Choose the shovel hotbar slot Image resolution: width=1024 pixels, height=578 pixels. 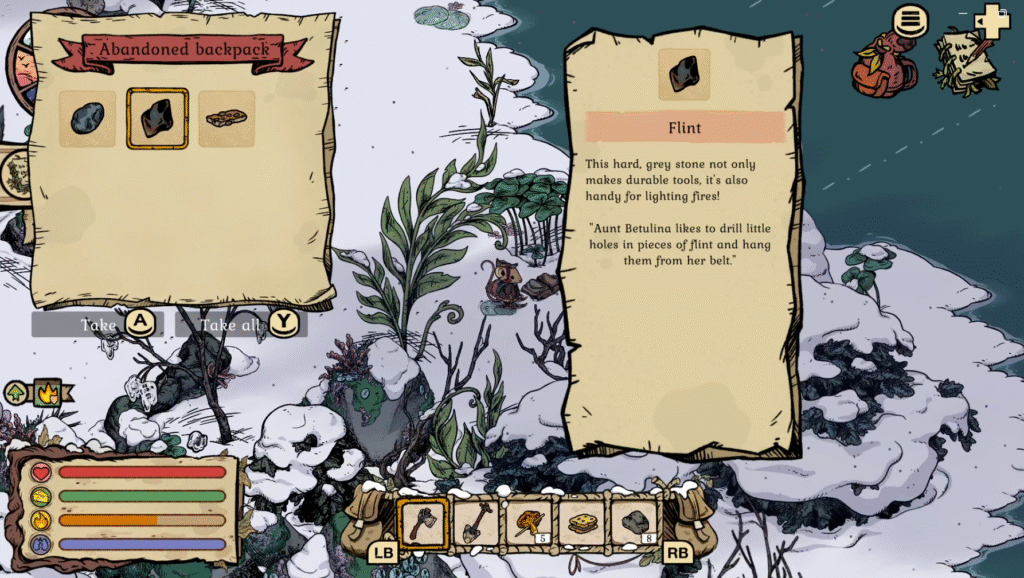click(x=476, y=522)
